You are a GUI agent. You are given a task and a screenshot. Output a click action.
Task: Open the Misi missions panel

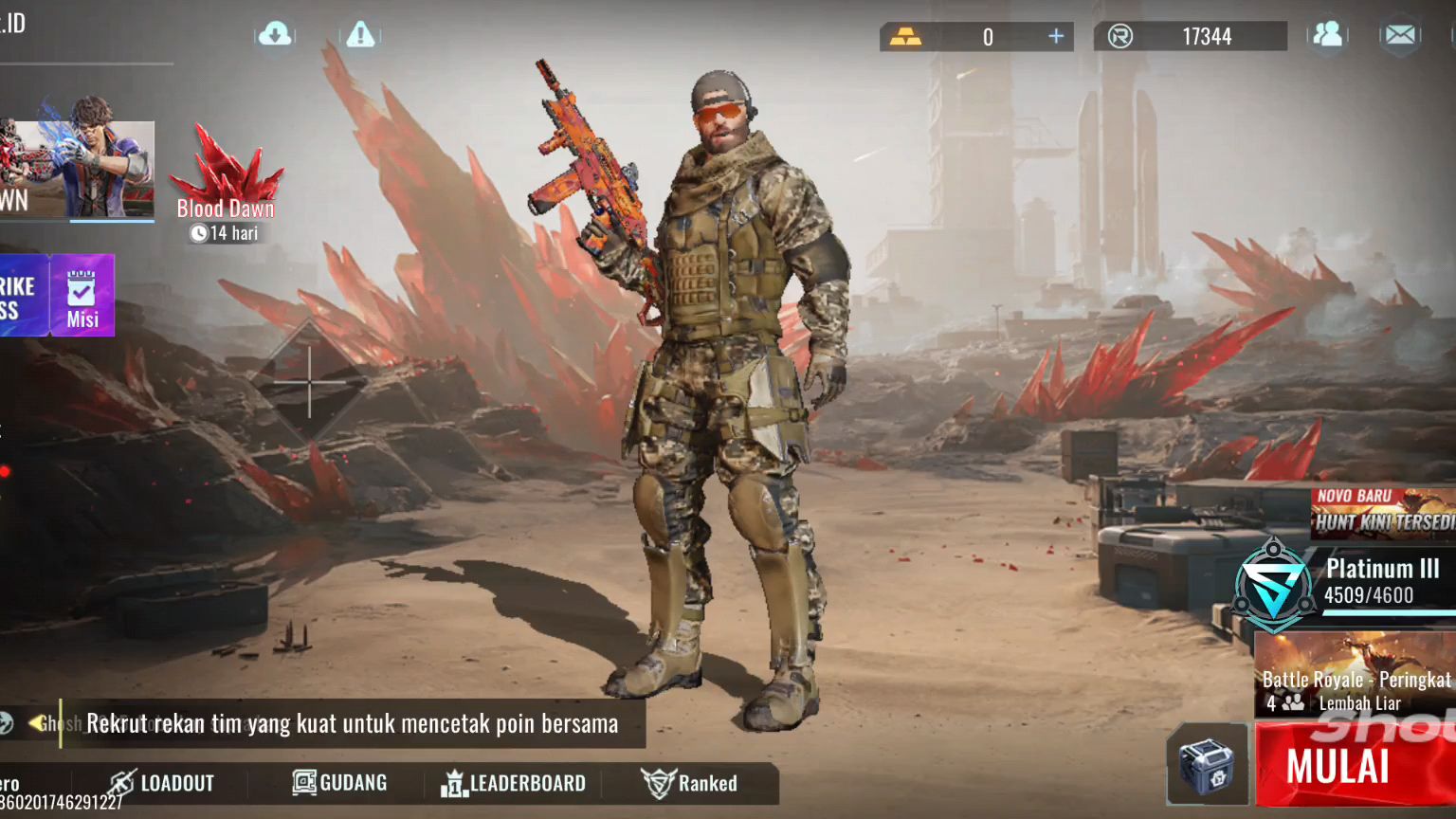point(82,296)
